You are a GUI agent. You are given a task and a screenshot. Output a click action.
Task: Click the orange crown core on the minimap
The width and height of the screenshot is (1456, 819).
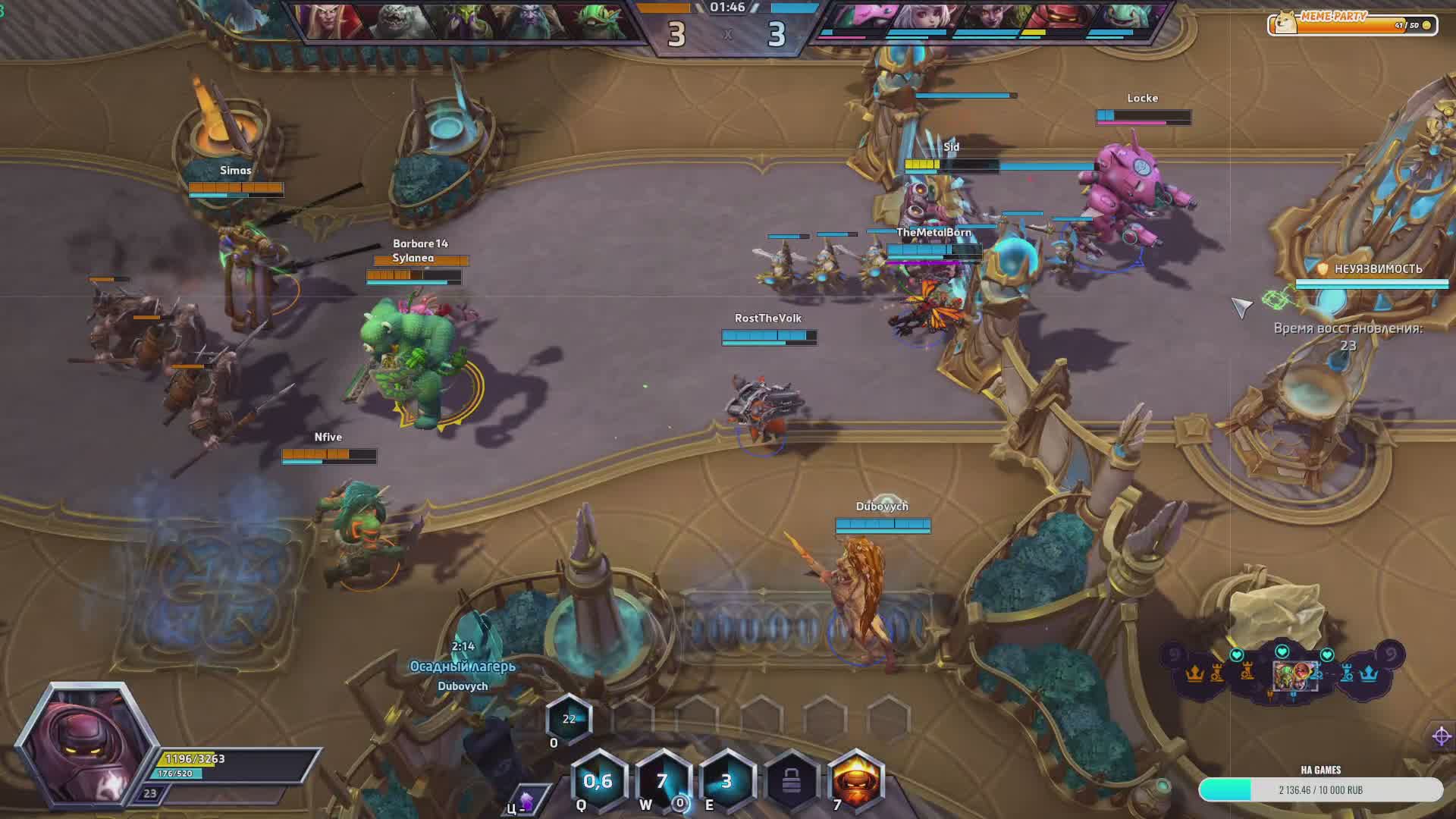tap(1195, 673)
